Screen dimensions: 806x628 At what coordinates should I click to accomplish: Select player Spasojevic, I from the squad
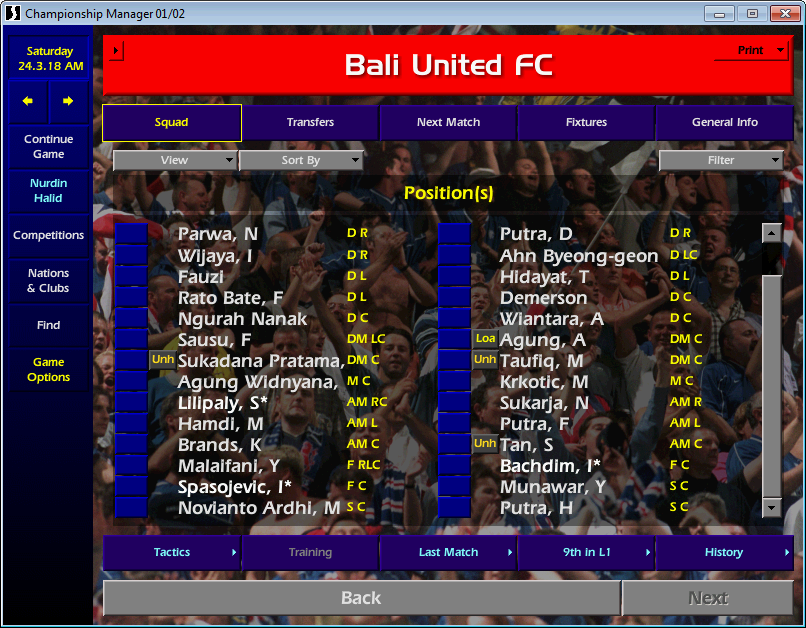click(234, 487)
